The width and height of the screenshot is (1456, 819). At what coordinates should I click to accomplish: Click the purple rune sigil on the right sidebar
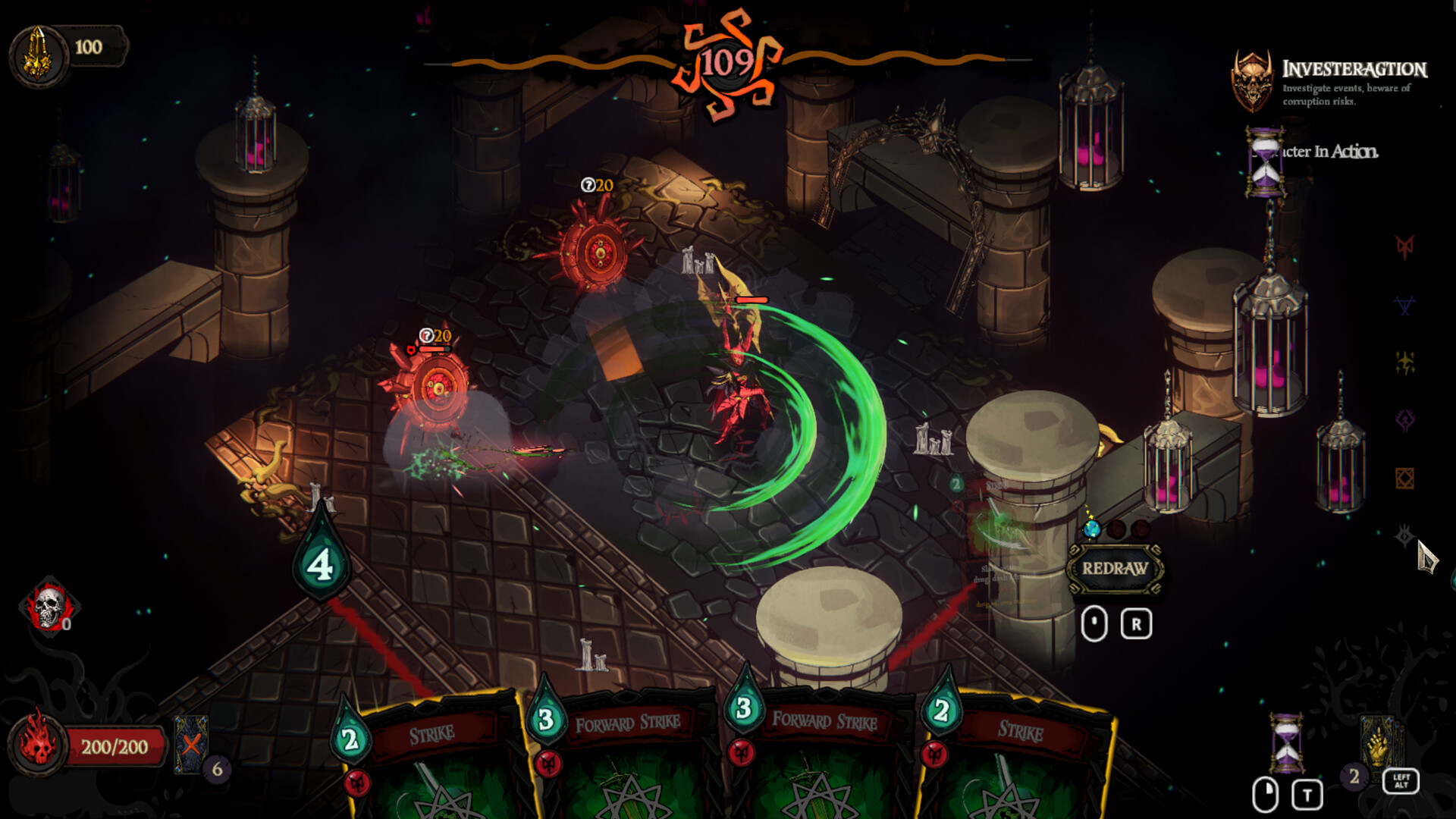[x=1404, y=419]
